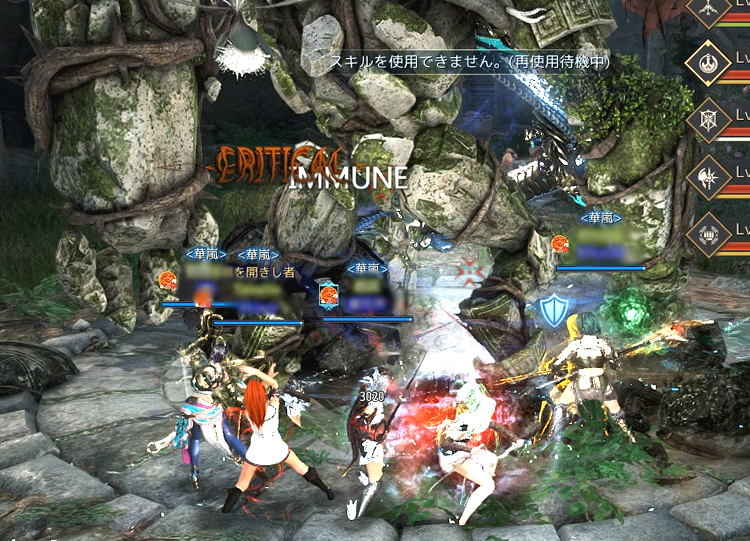Image resolution: width=750 pixels, height=541 pixels.
Task: Target the party member with the shield-and-lances emblem
Action: tap(709, 121)
